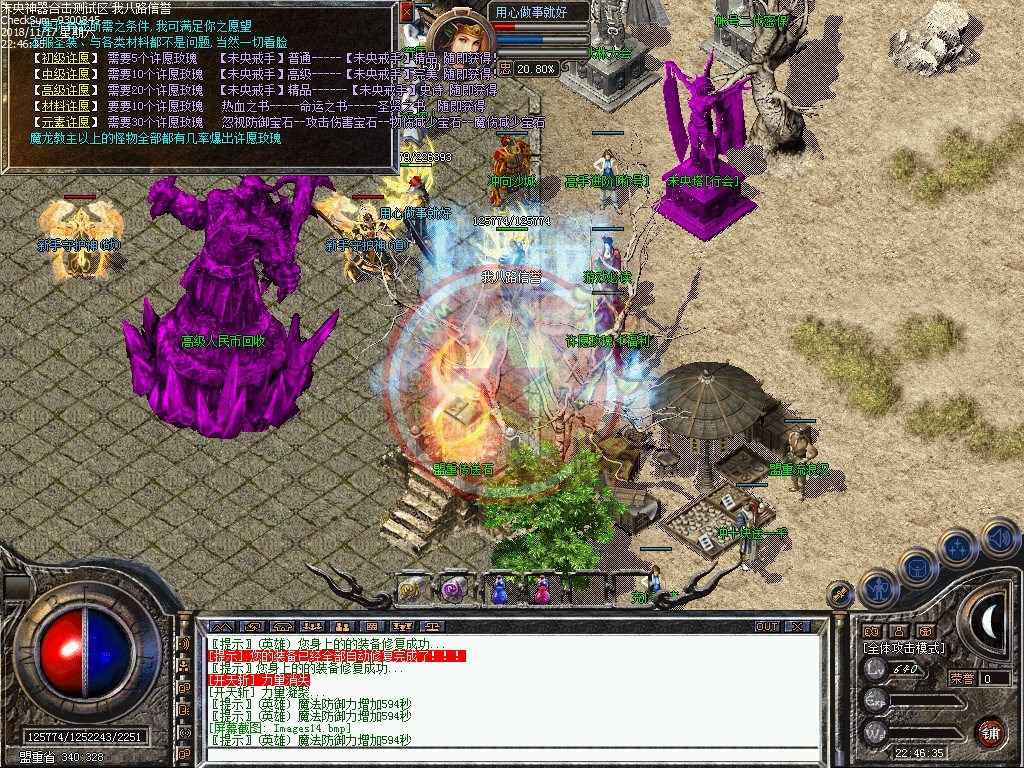Open the skills panel with sparkle icon
The width and height of the screenshot is (1024, 768).
(x=957, y=548)
